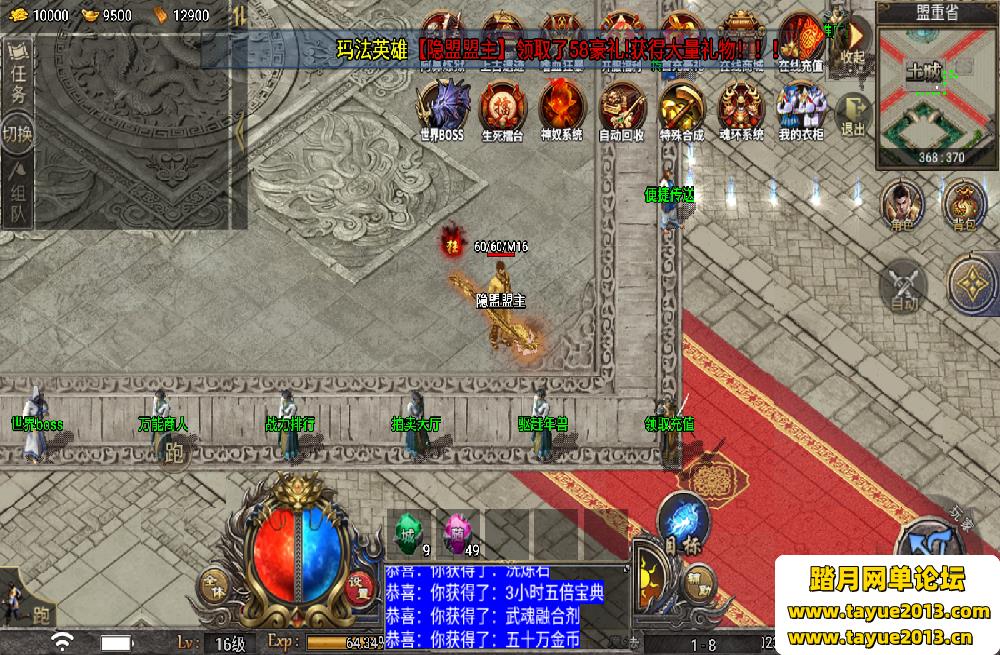Open the 在线充值 recharge icon
Screen dimensions: 1000x655
(x=801, y=40)
